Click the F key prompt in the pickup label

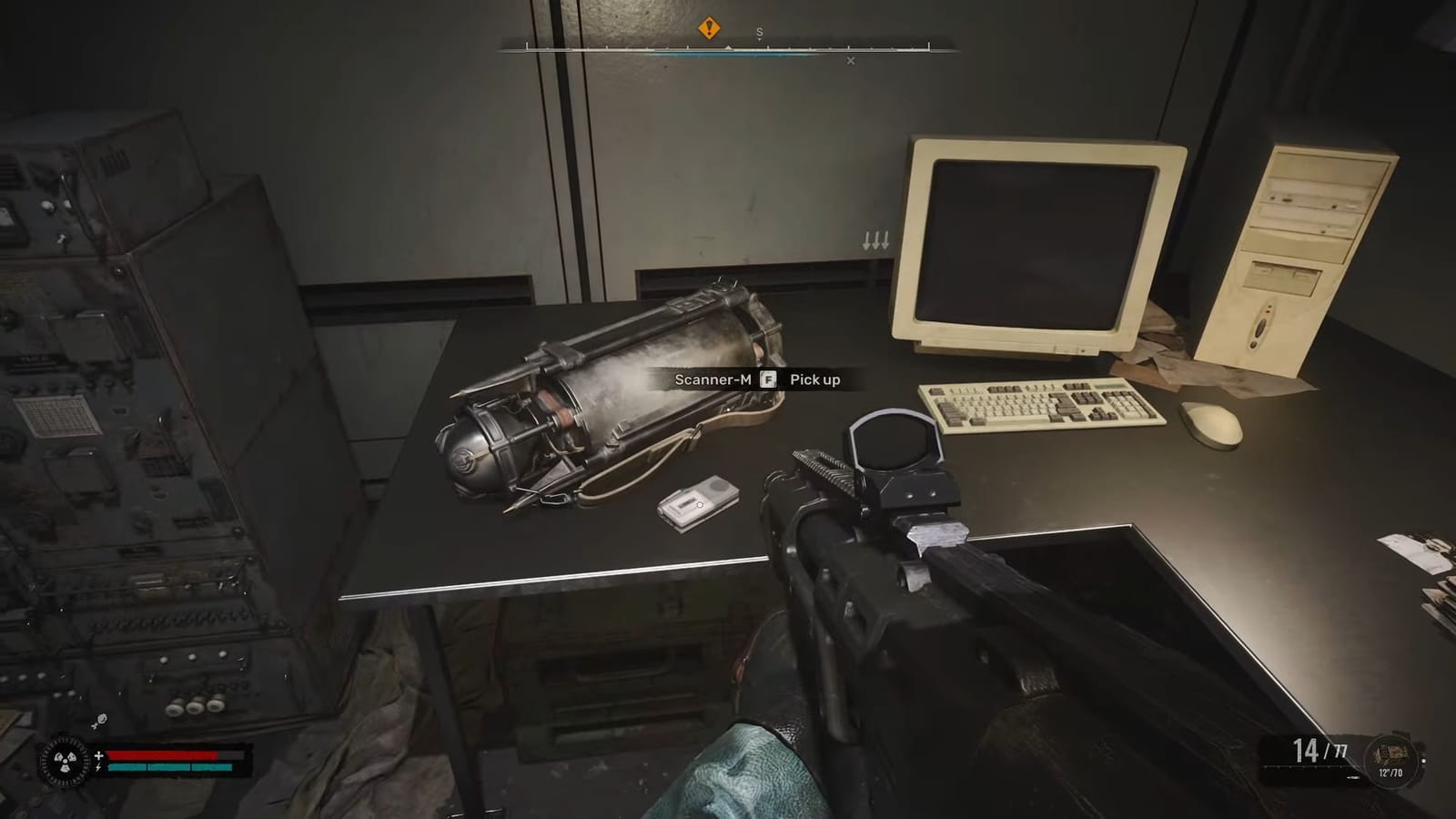(x=767, y=380)
